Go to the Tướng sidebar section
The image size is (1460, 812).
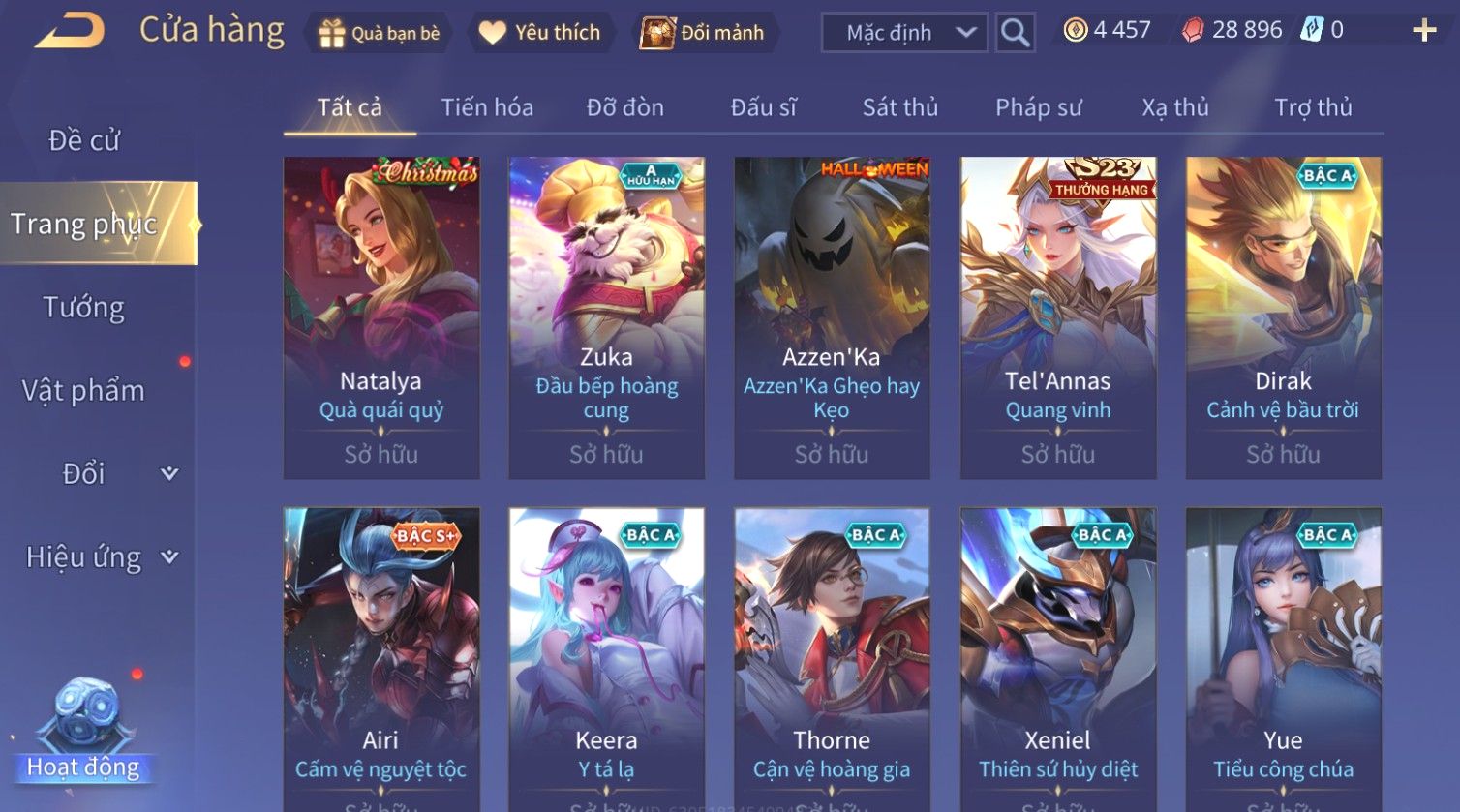(x=84, y=308)
